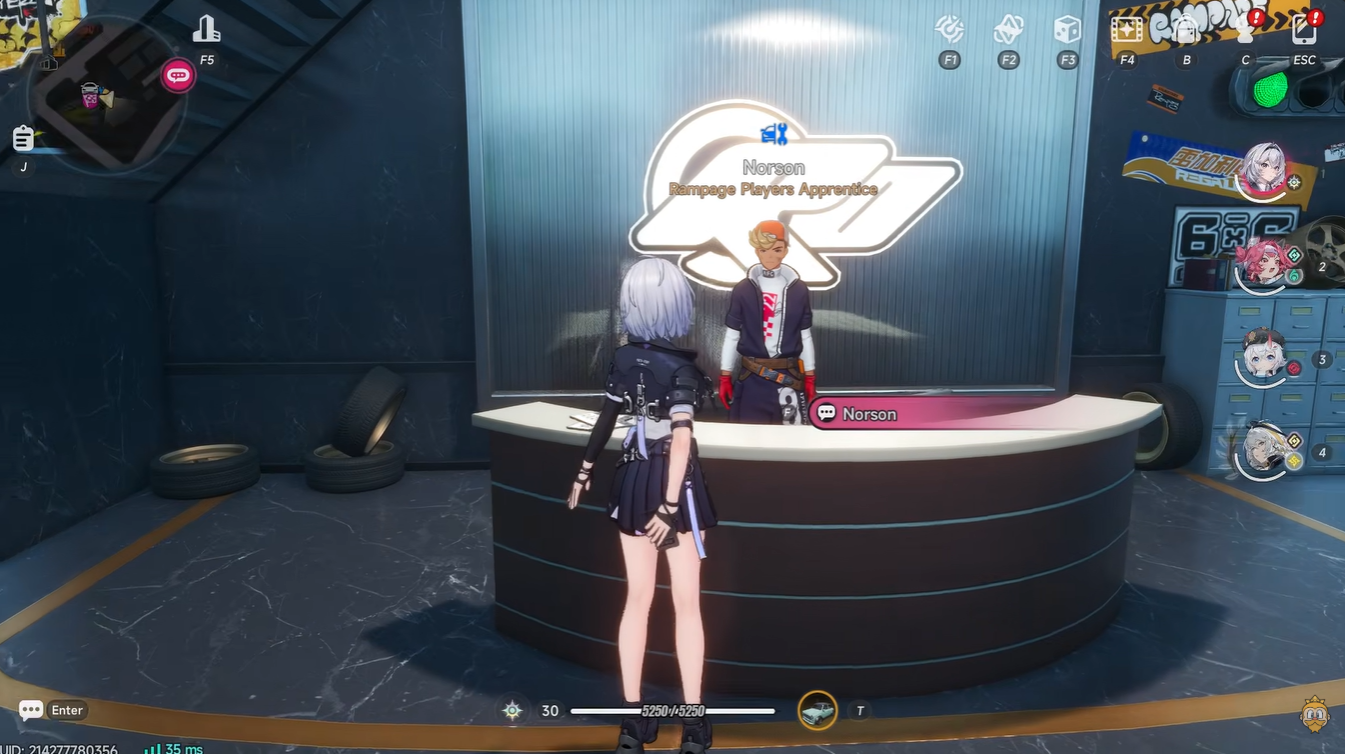Open the quest clipboard (J)
Screen dimensions: 1345x754
pyautogui.click(x=23, y=139)
